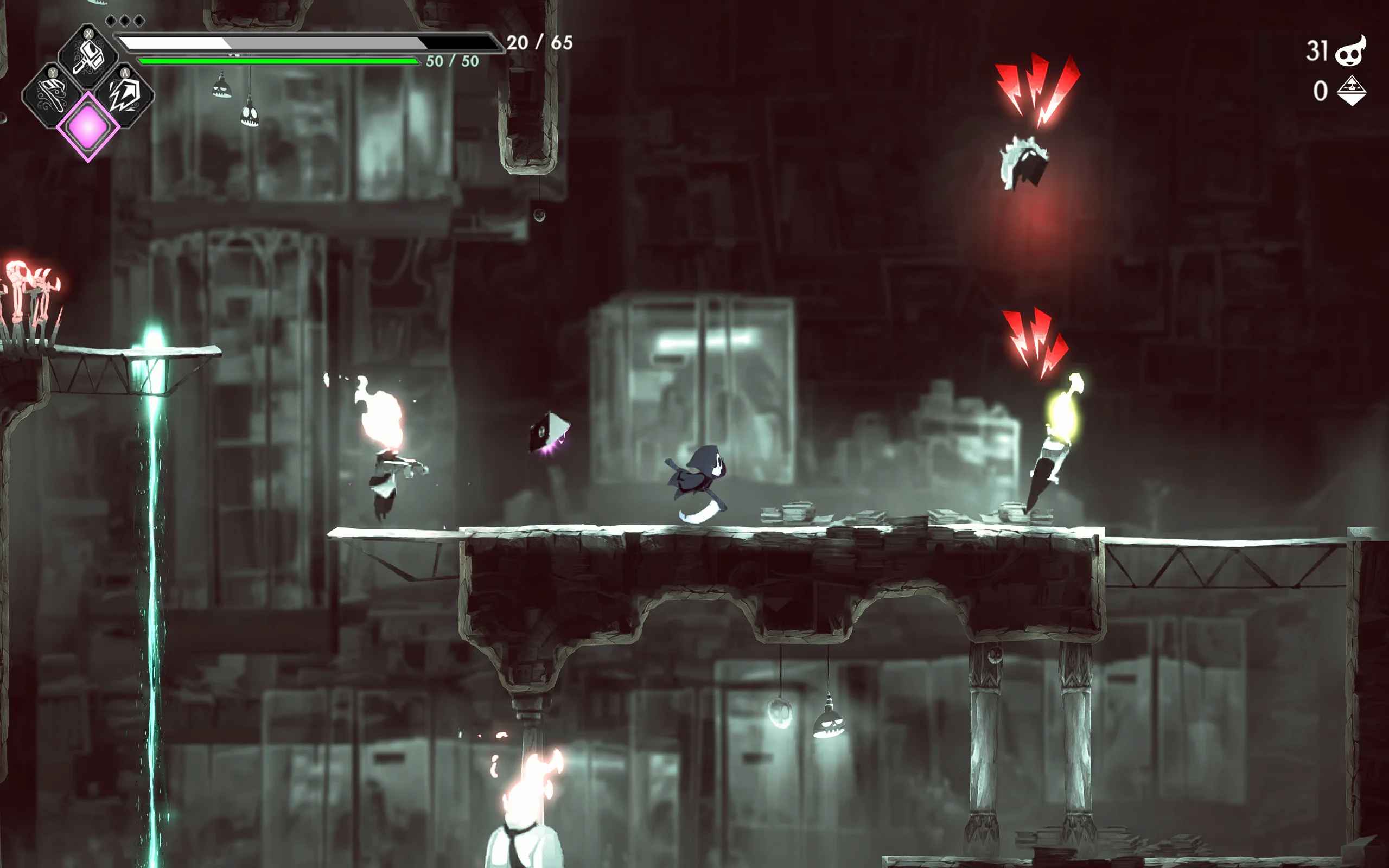Click the prismium crystal currency icon
This screenshot has height=868, width=1389.
point(1352,91)
